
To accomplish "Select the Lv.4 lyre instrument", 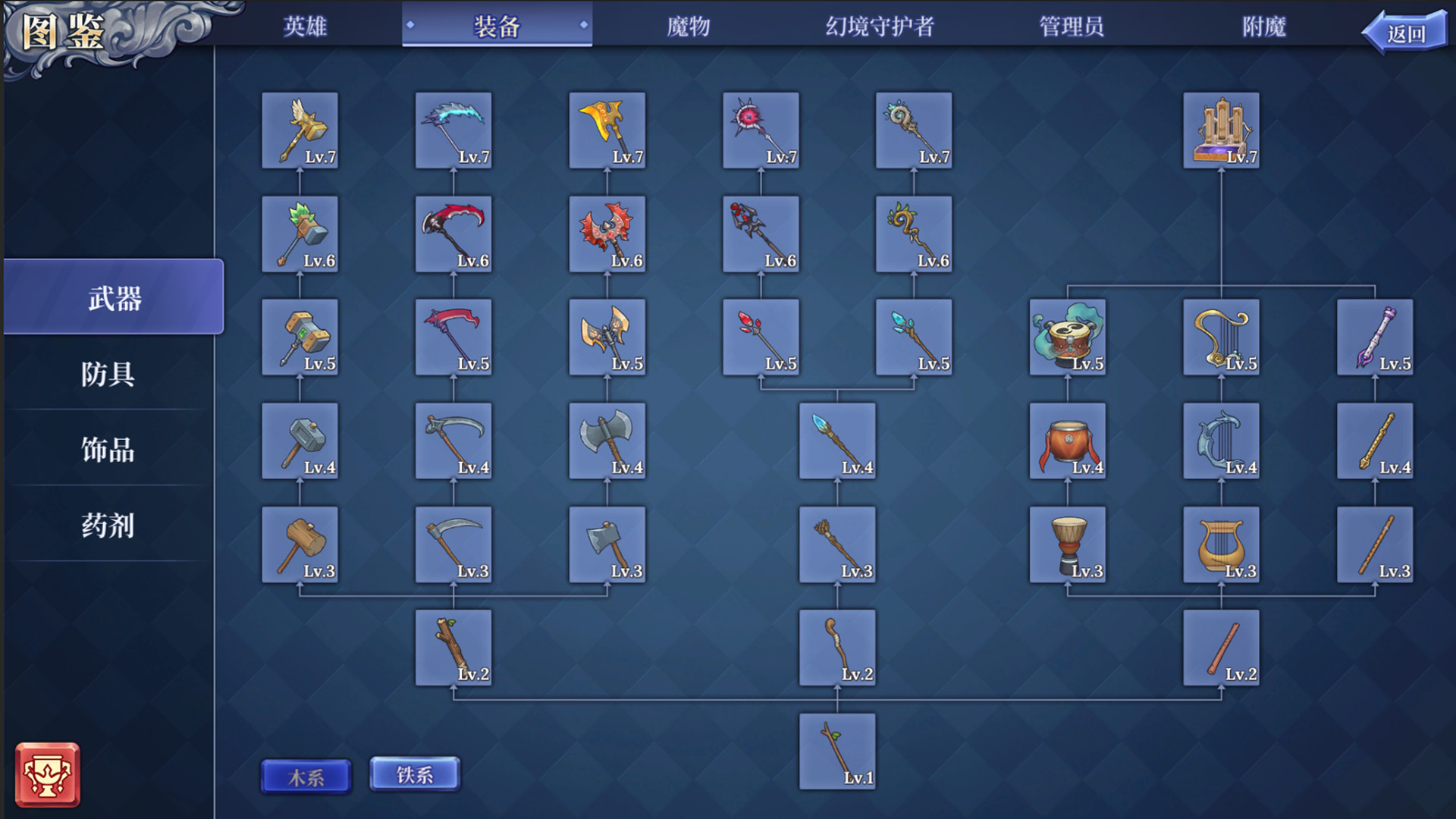I will click(x=1221, y=440).
